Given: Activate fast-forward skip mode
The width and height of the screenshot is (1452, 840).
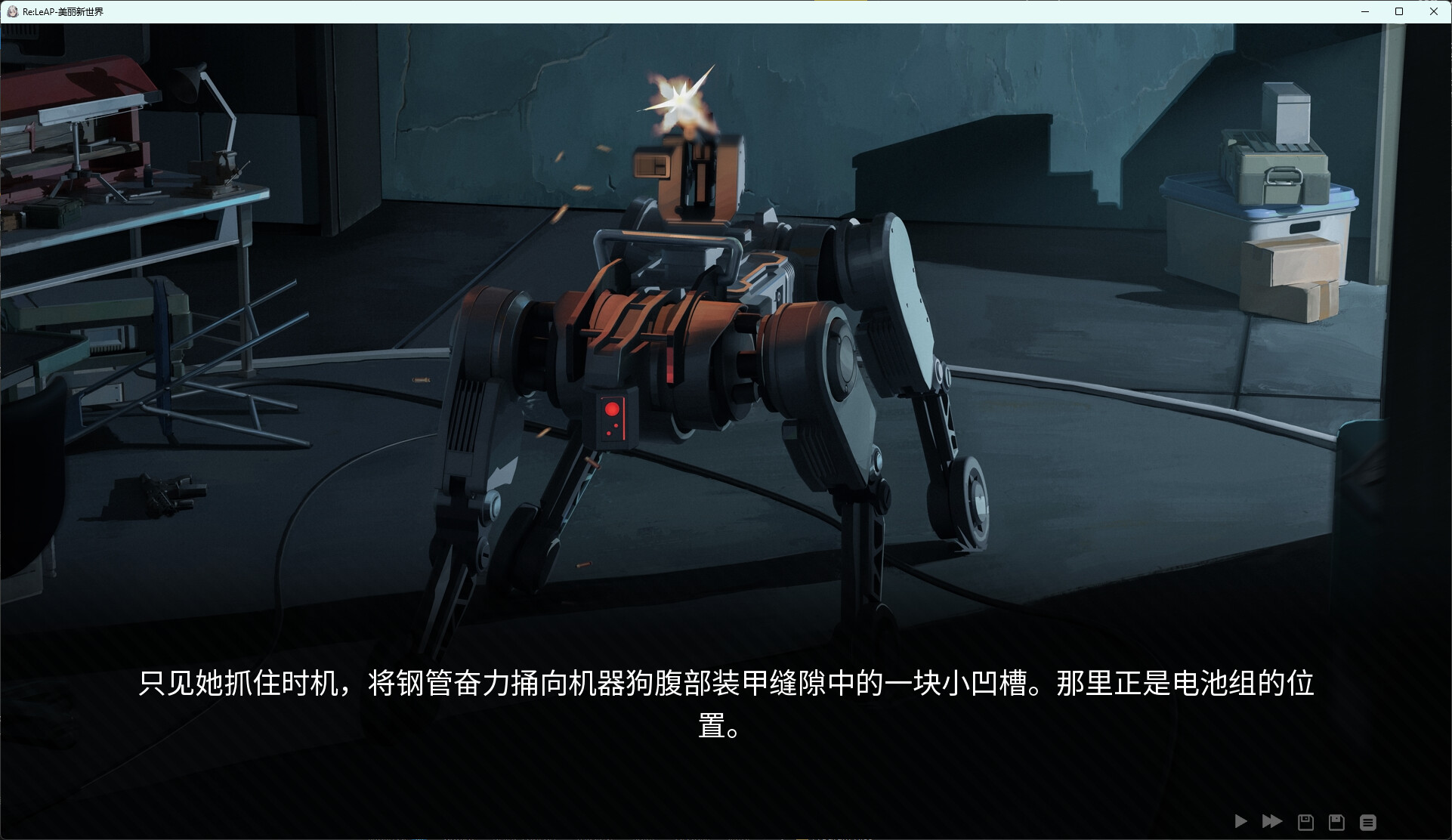Looking at the screenshot, I should 1272,822.
